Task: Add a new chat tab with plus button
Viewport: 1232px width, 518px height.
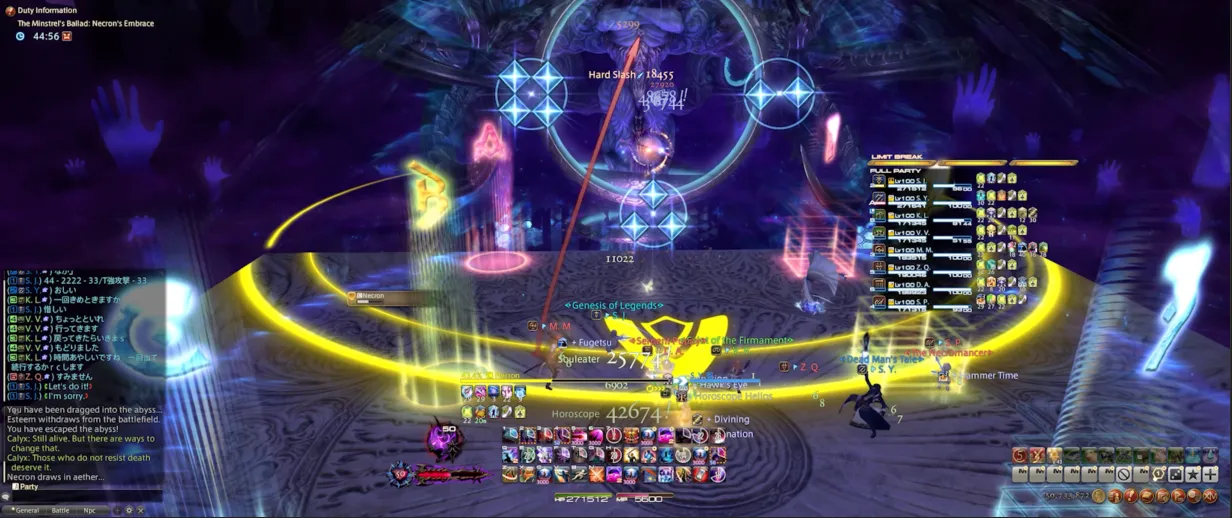Action: coord(116,510)
